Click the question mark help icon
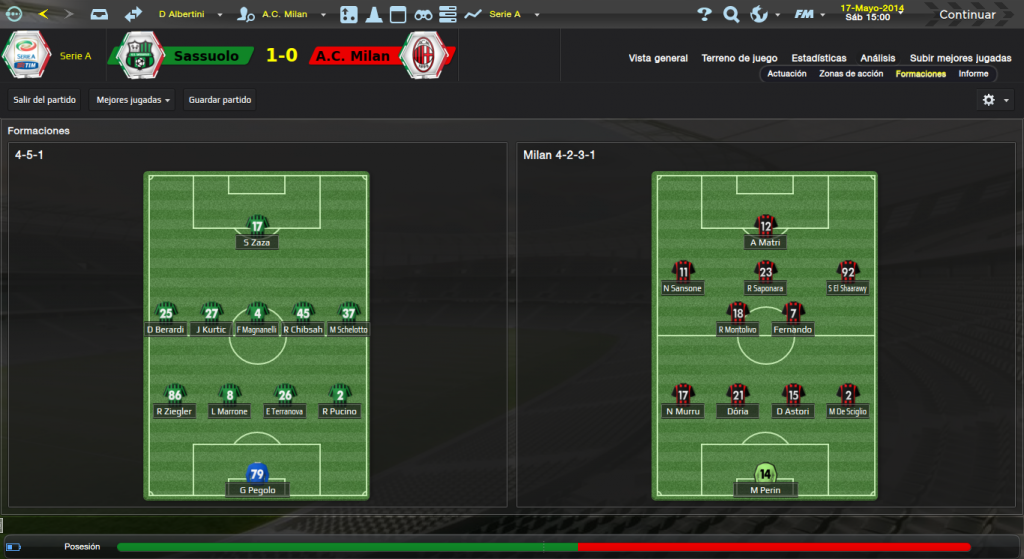The image size is (1024, 559). 704,15
